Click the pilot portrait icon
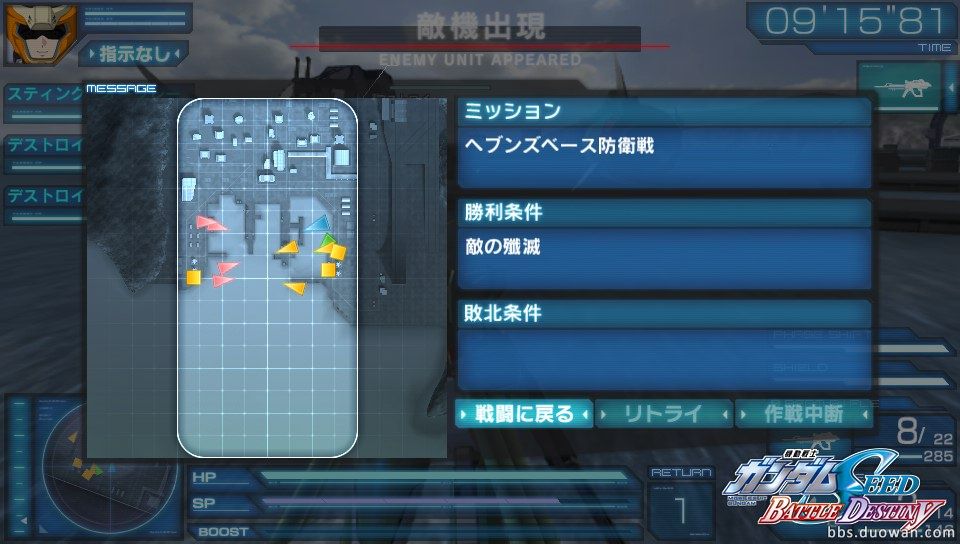The height and width of the screenshot is (544, 960). point(29,33)
